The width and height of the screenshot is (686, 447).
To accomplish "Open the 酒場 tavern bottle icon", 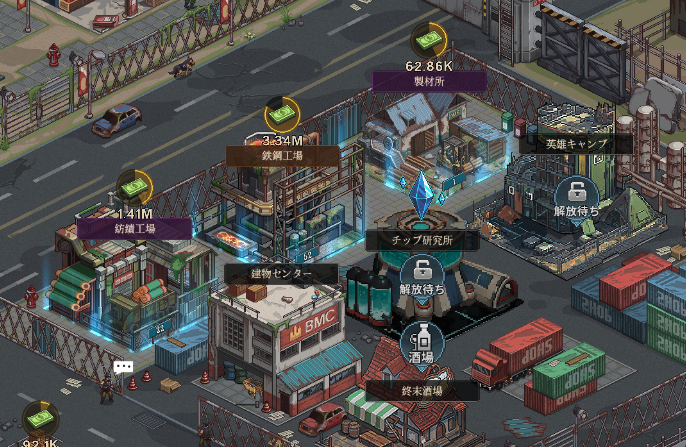I will (422, 341).
